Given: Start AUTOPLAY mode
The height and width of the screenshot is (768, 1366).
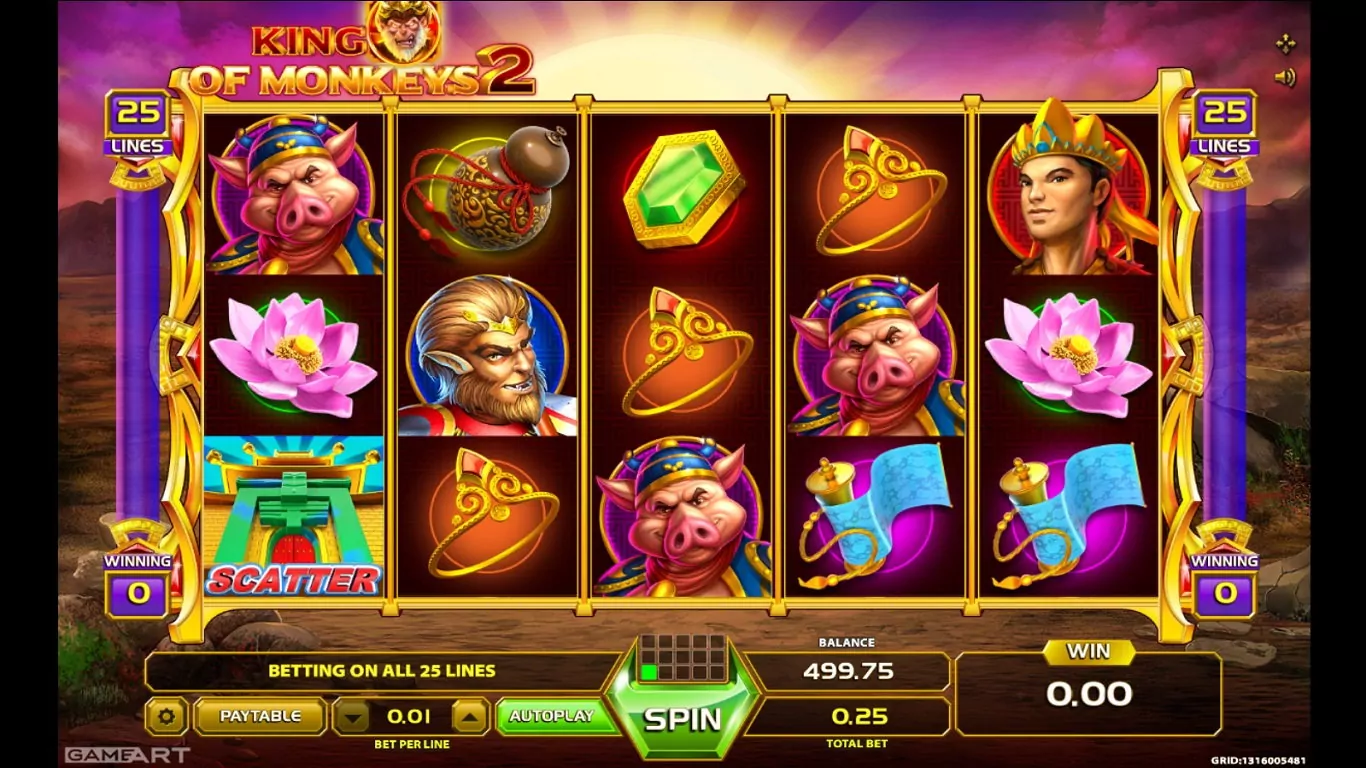Looking at the screenshot, I should [x=551, y=716].
